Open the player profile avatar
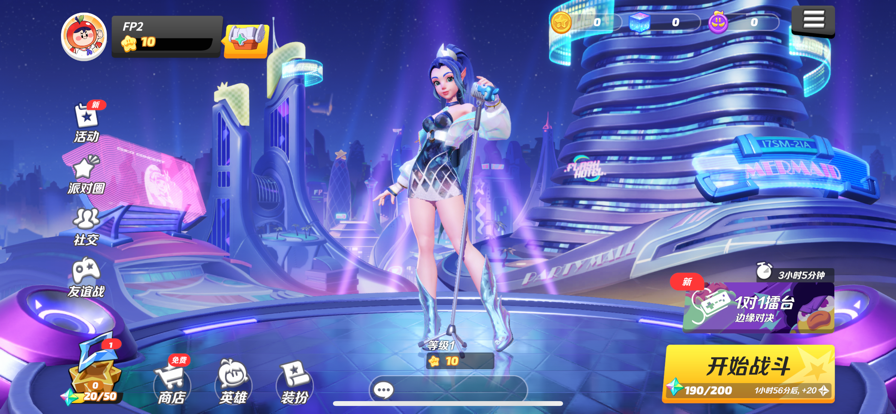This screenshot has height=414, width=896. click(84, 36)
